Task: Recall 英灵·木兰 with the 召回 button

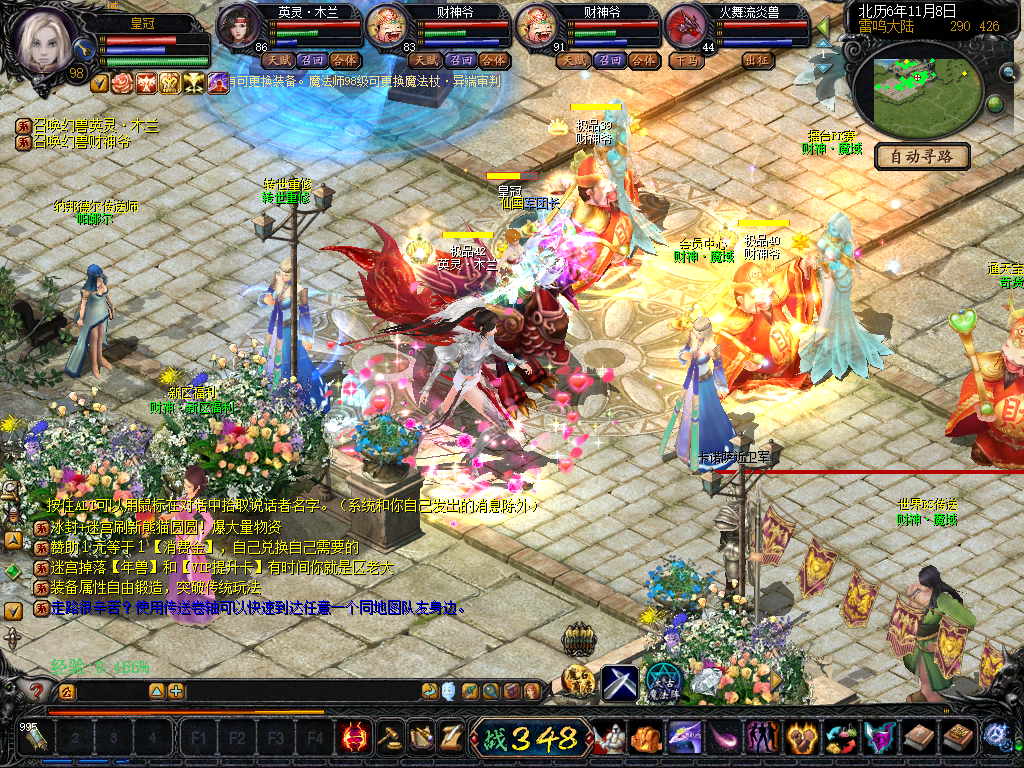Action: tap(311, 60)
